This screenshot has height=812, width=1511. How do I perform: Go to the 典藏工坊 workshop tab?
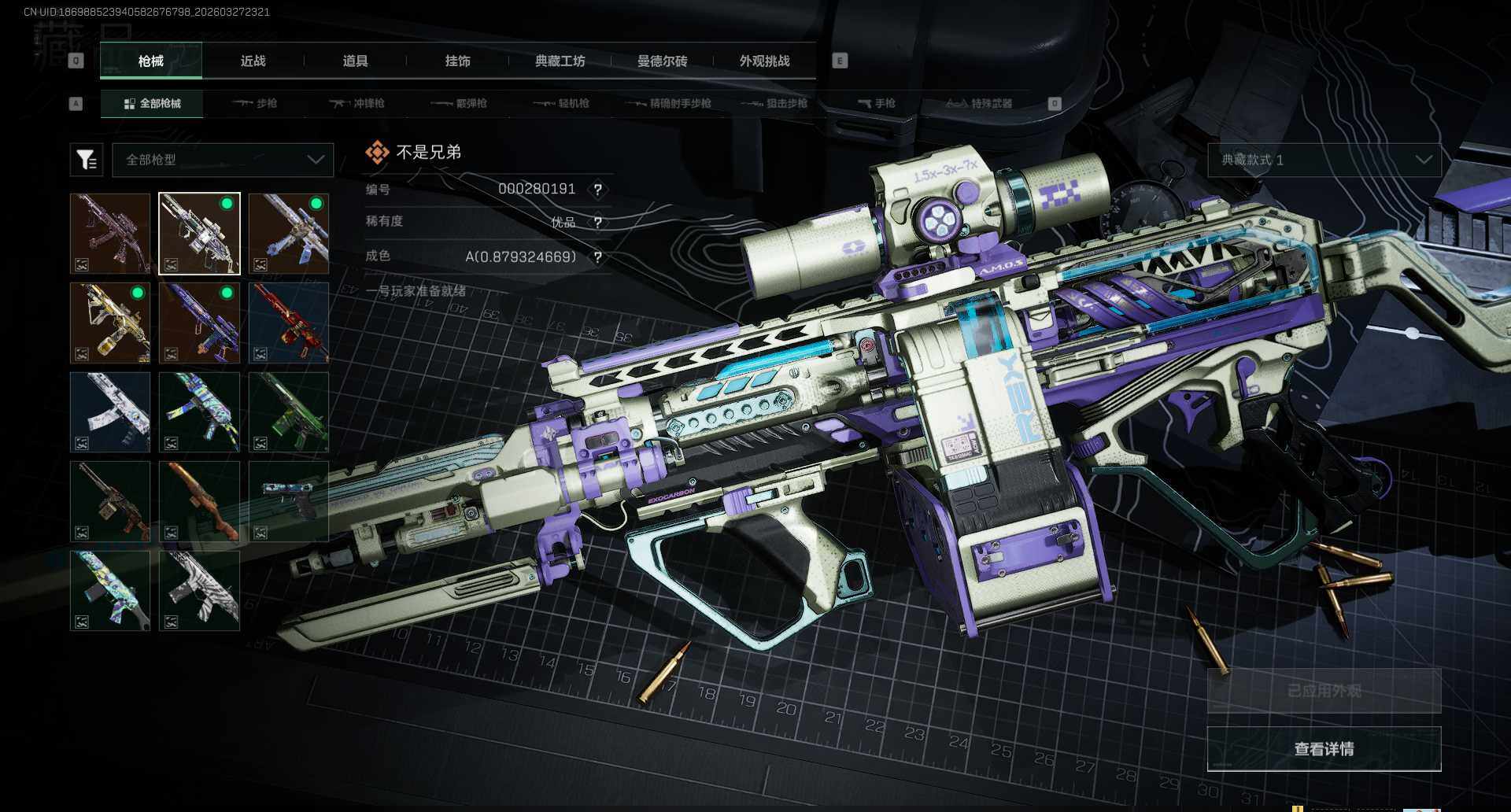point(560,61)
